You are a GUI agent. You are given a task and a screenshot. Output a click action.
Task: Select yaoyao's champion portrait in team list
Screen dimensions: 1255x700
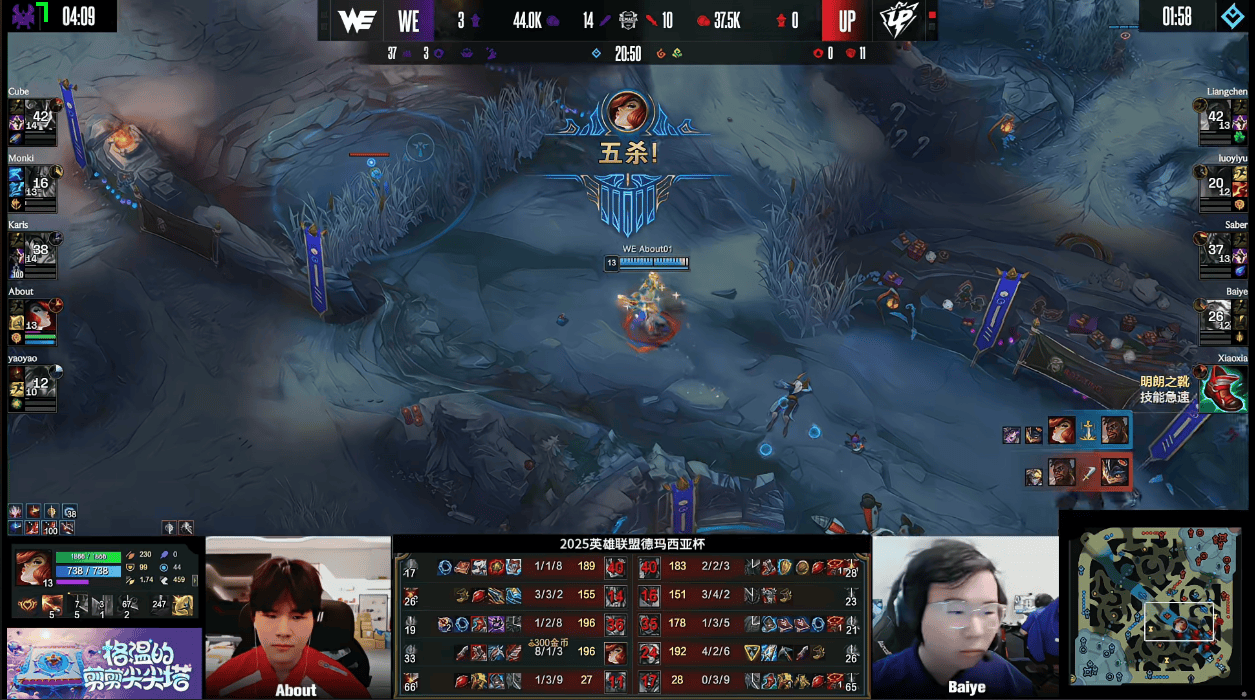[x=40, y=382]
